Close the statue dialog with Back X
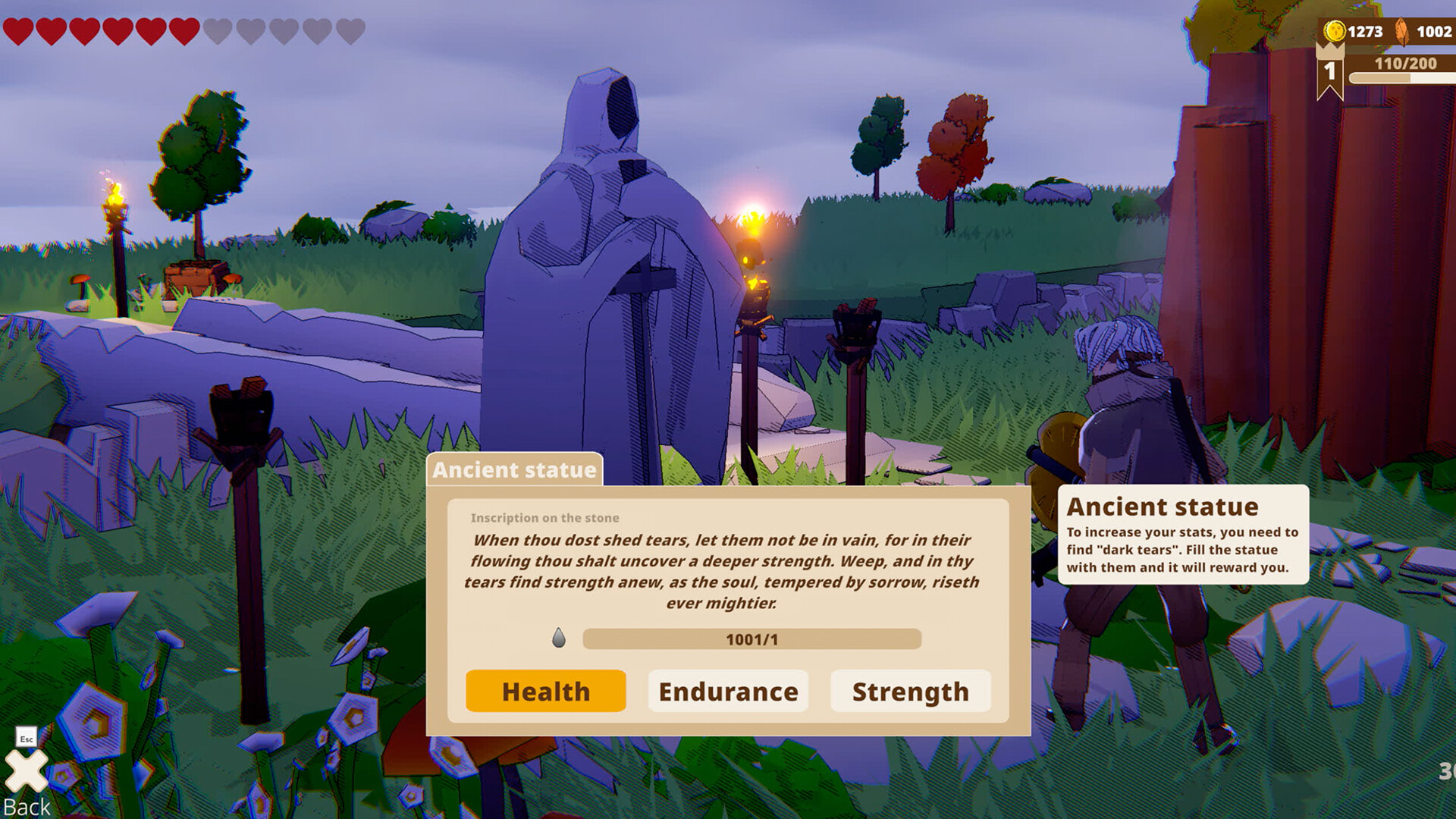The width and height of the screenshot is (1456, 819). [27, 772]
